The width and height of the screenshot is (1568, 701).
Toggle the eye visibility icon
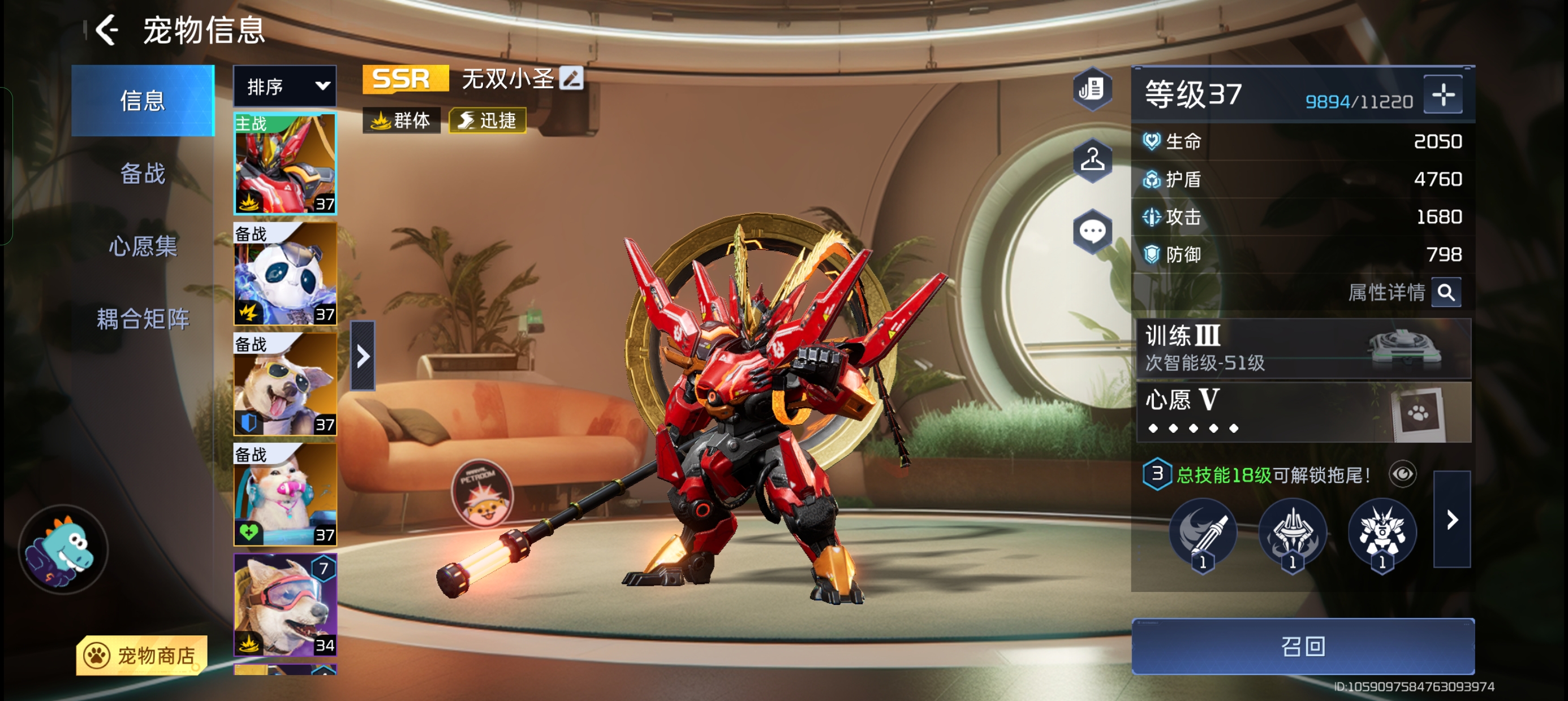click(1402, 474)
